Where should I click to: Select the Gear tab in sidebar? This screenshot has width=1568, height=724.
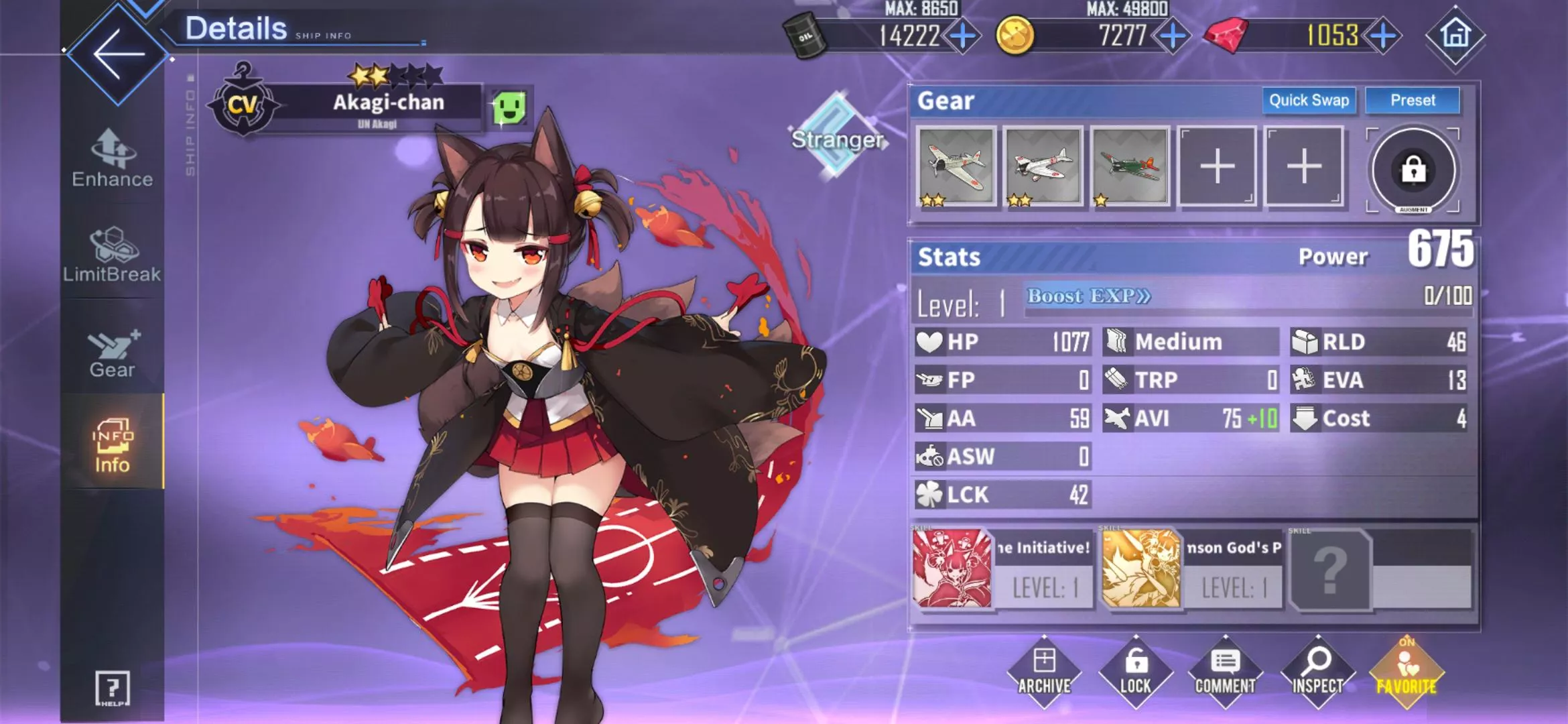[x=113, y=353]
